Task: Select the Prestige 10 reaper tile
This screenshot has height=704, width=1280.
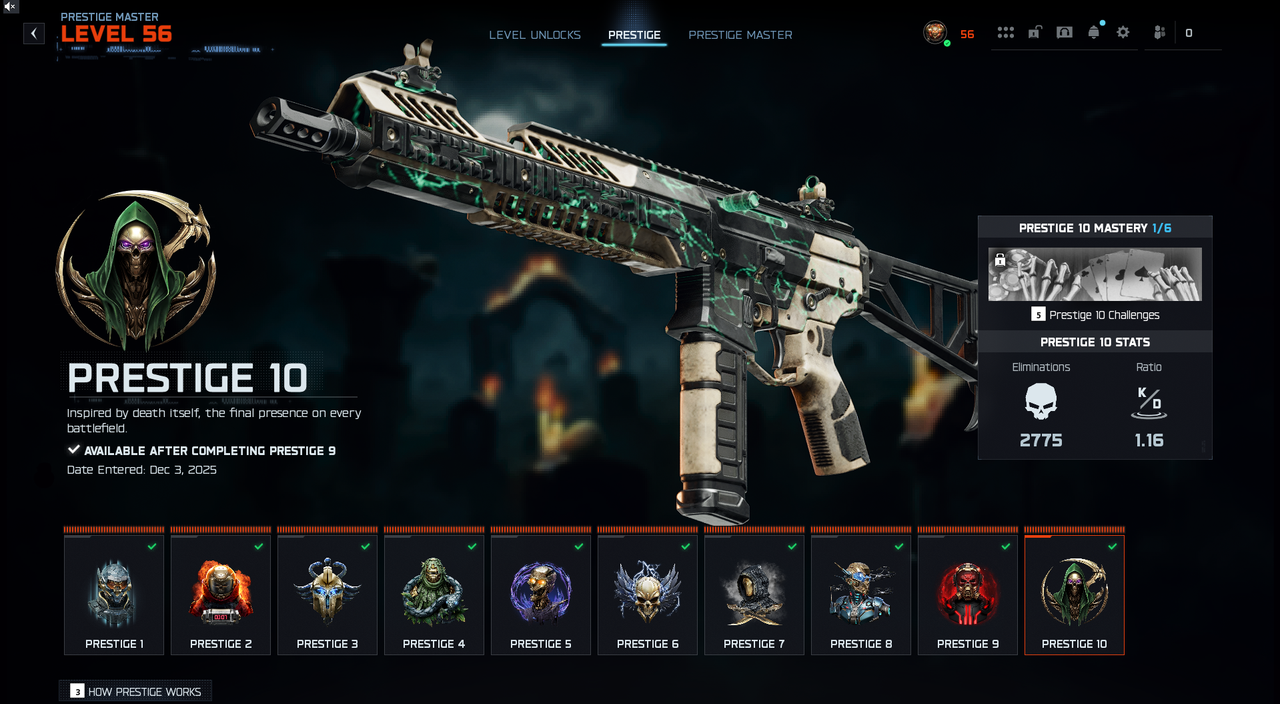Action: (1074, 595)
